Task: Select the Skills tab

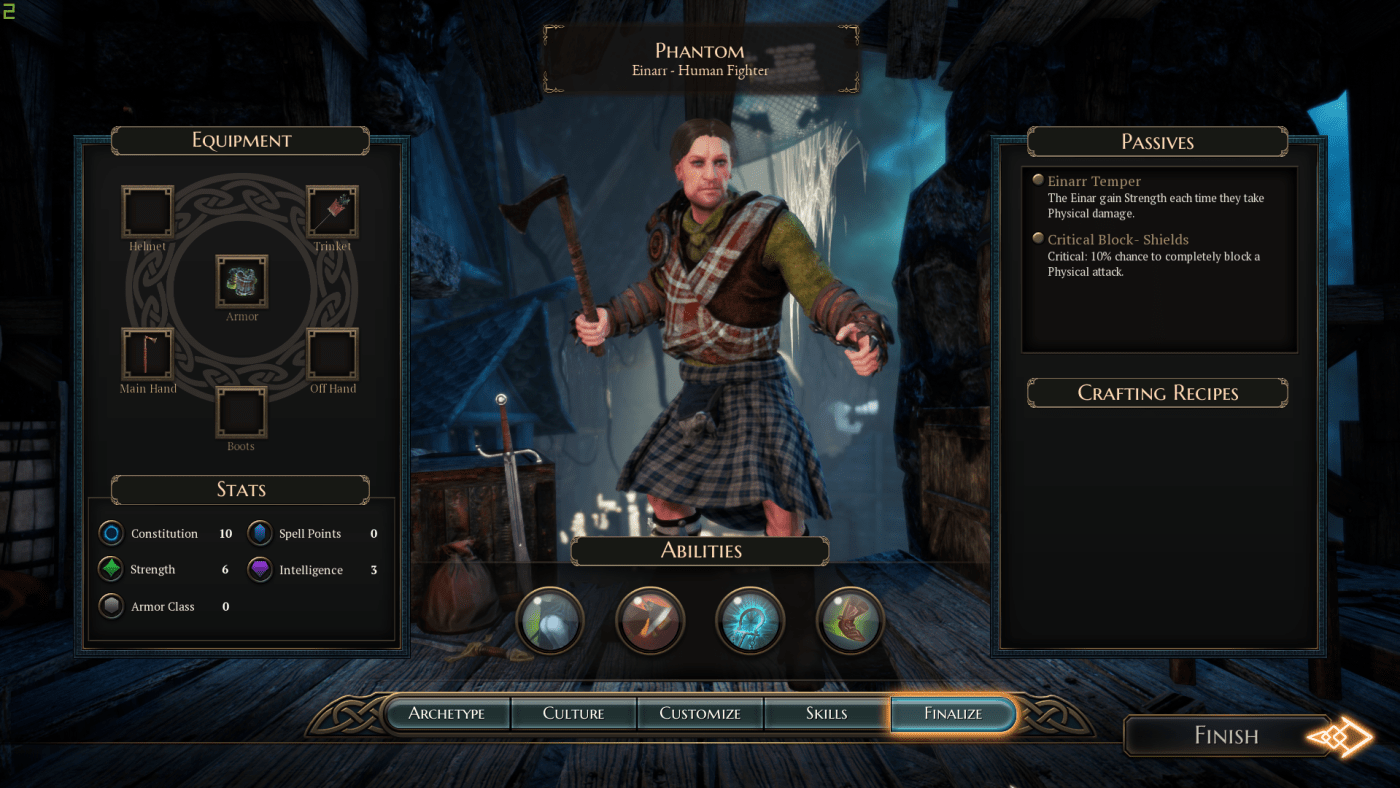Action: tap(826, 714)
